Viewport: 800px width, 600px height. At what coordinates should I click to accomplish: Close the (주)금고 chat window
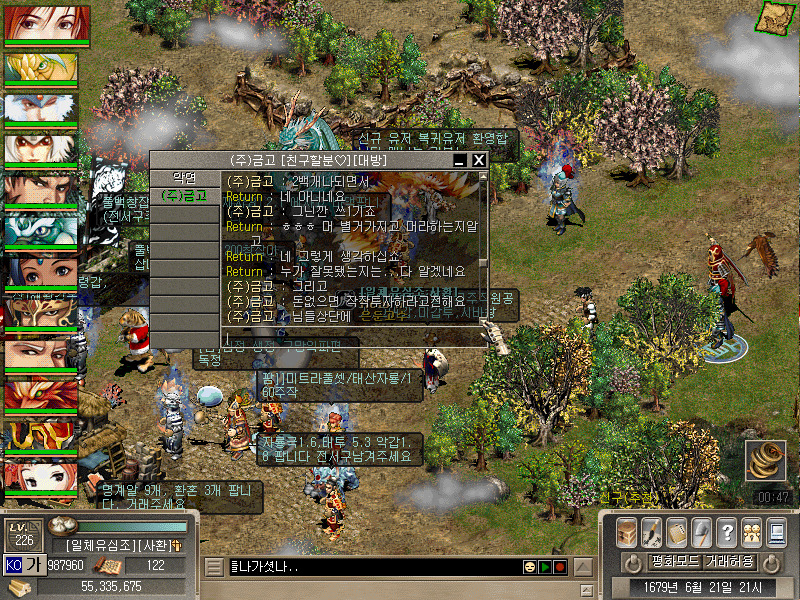479,160
